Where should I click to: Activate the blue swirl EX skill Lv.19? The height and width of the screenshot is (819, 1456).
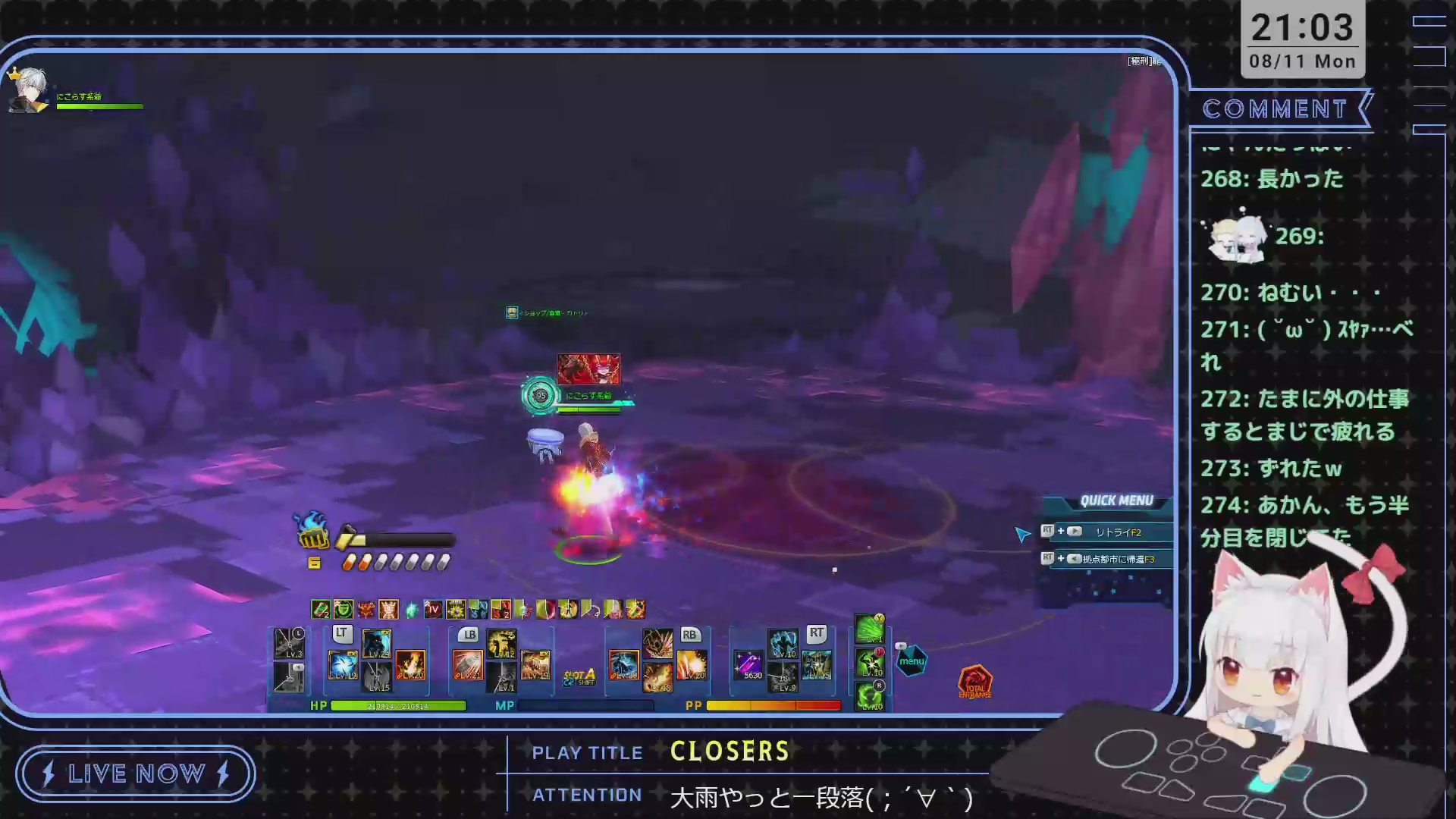tap(343, 665)
